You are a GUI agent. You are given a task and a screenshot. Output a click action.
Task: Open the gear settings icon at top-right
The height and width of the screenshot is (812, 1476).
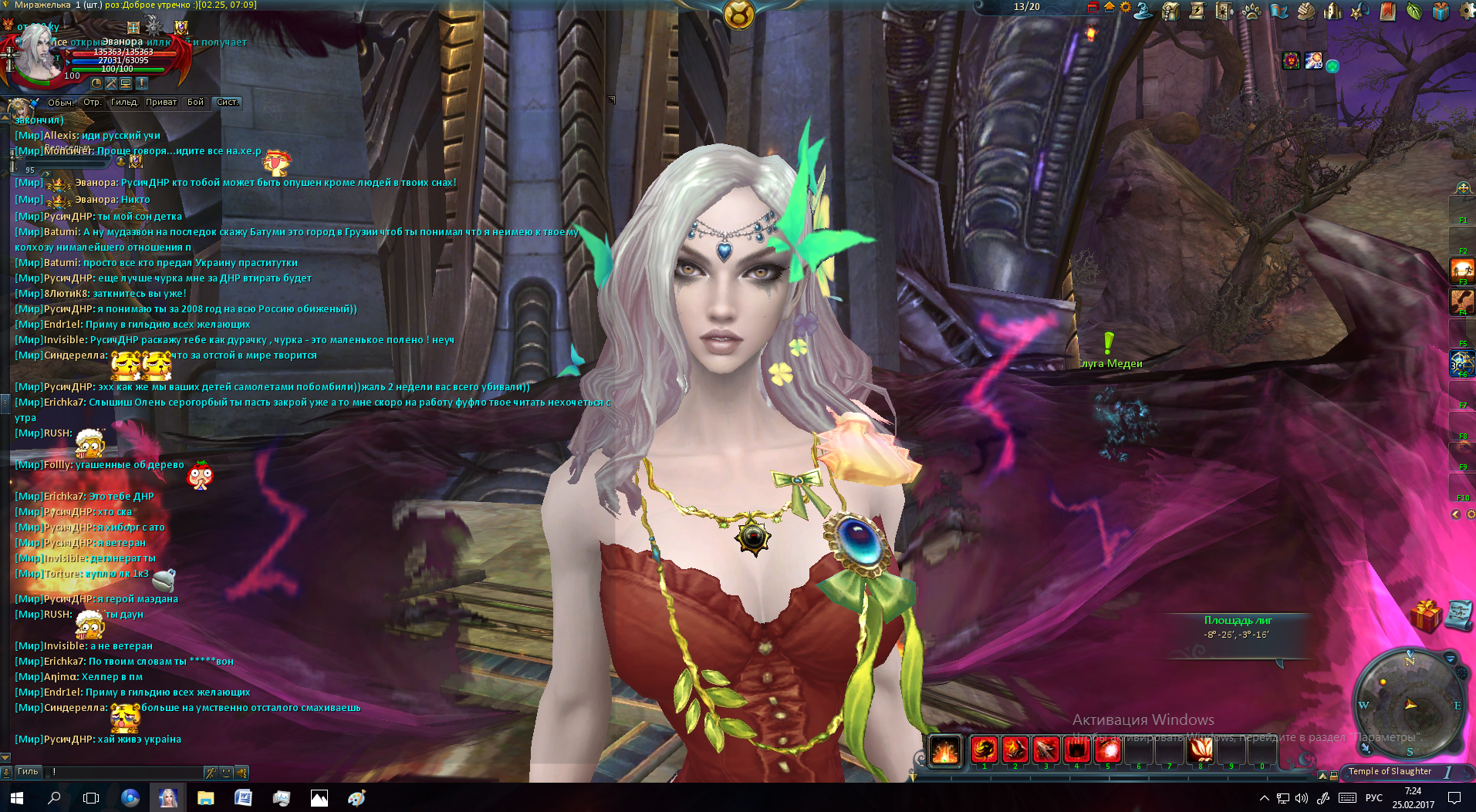pyautogui.click(x=1467, y=11)
